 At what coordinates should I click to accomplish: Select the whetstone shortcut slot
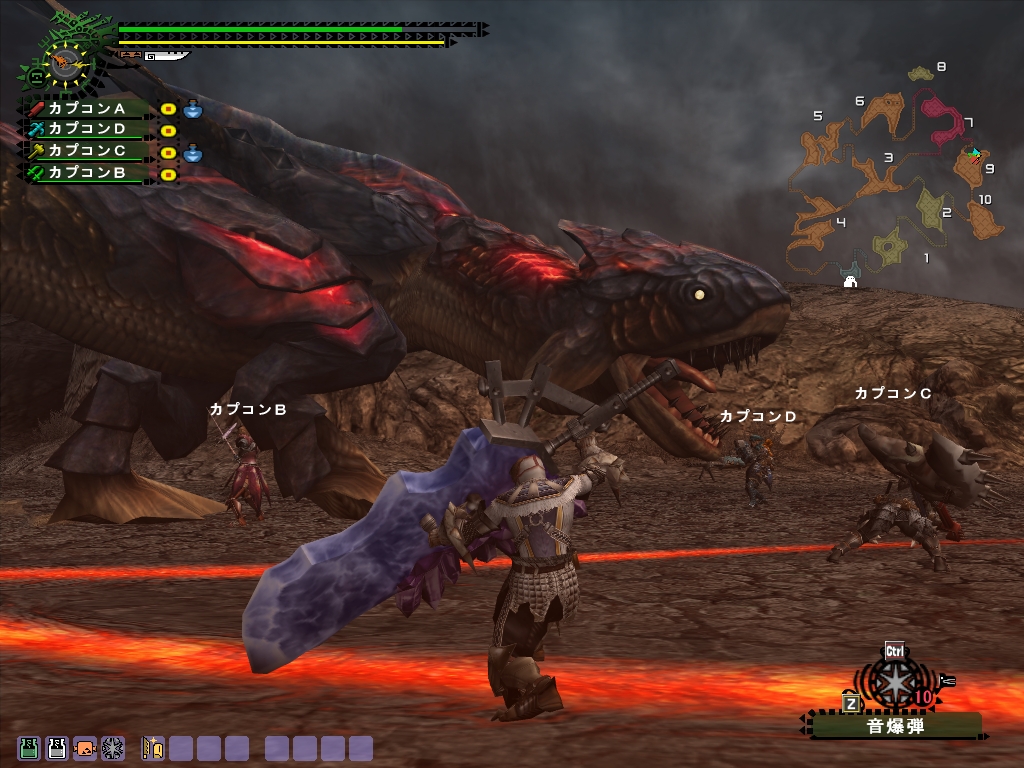coord(153,748)
